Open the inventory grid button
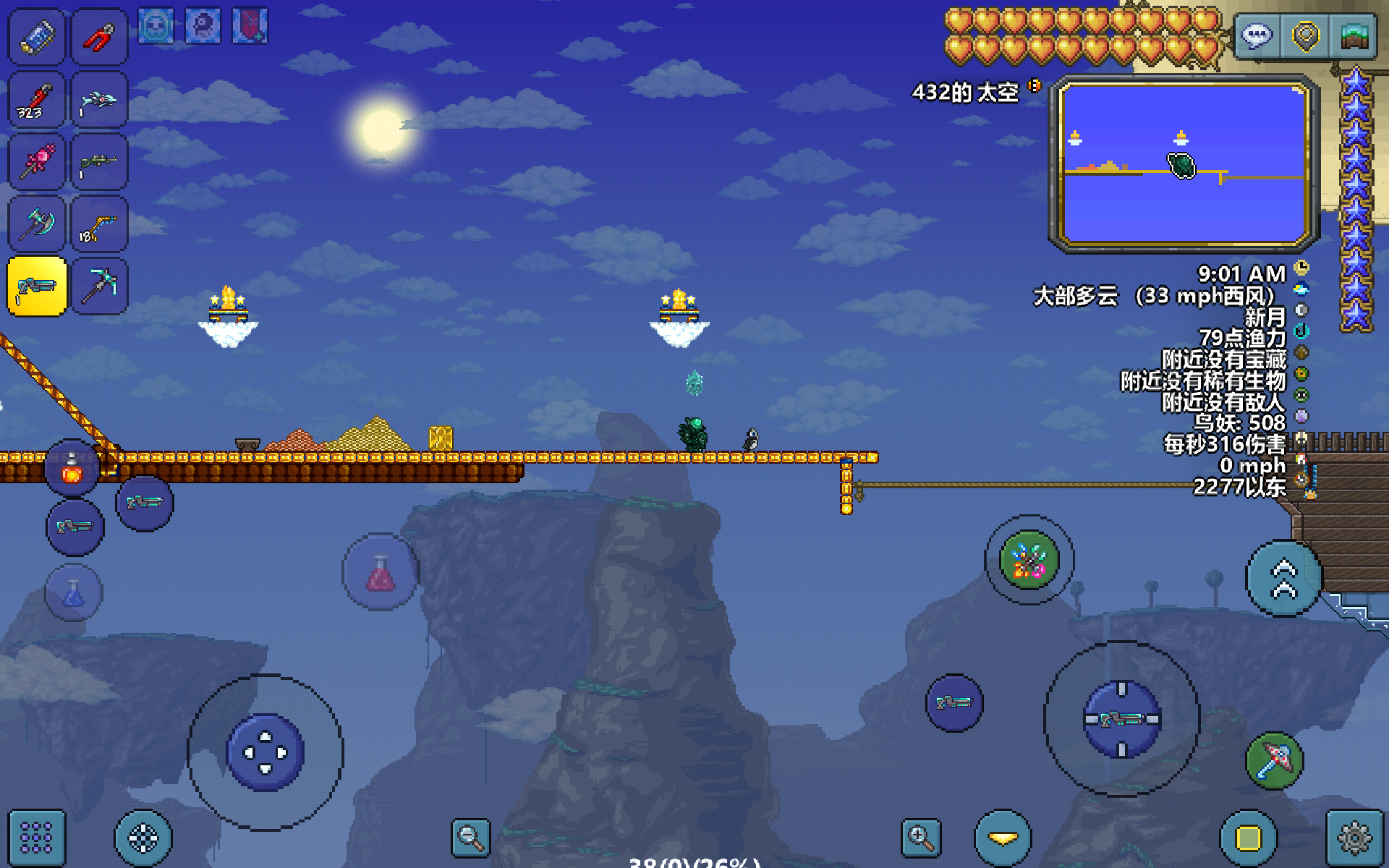1389x868 pixels. click(36, 838)
